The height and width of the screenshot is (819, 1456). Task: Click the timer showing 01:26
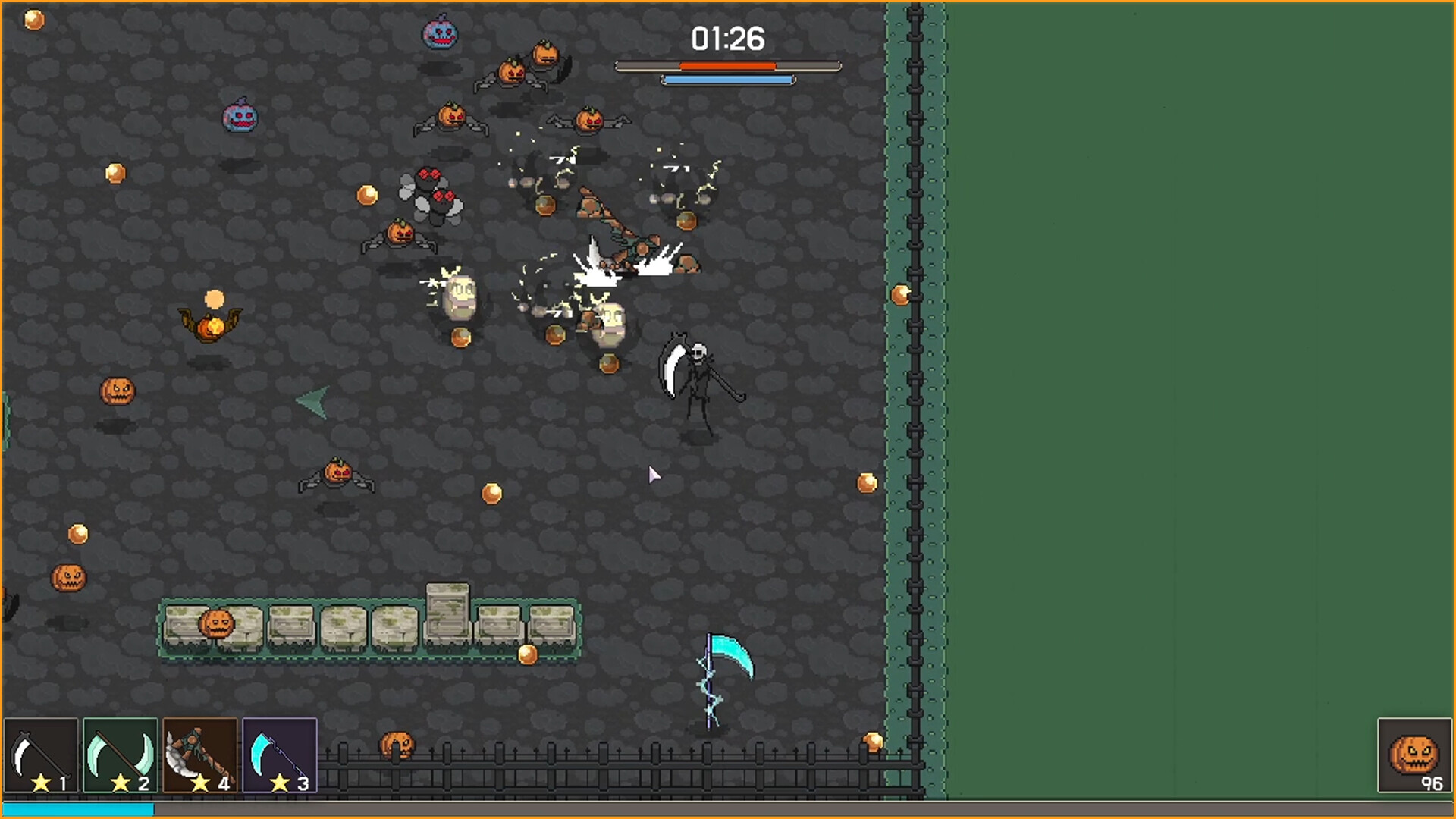click(726, 38)
